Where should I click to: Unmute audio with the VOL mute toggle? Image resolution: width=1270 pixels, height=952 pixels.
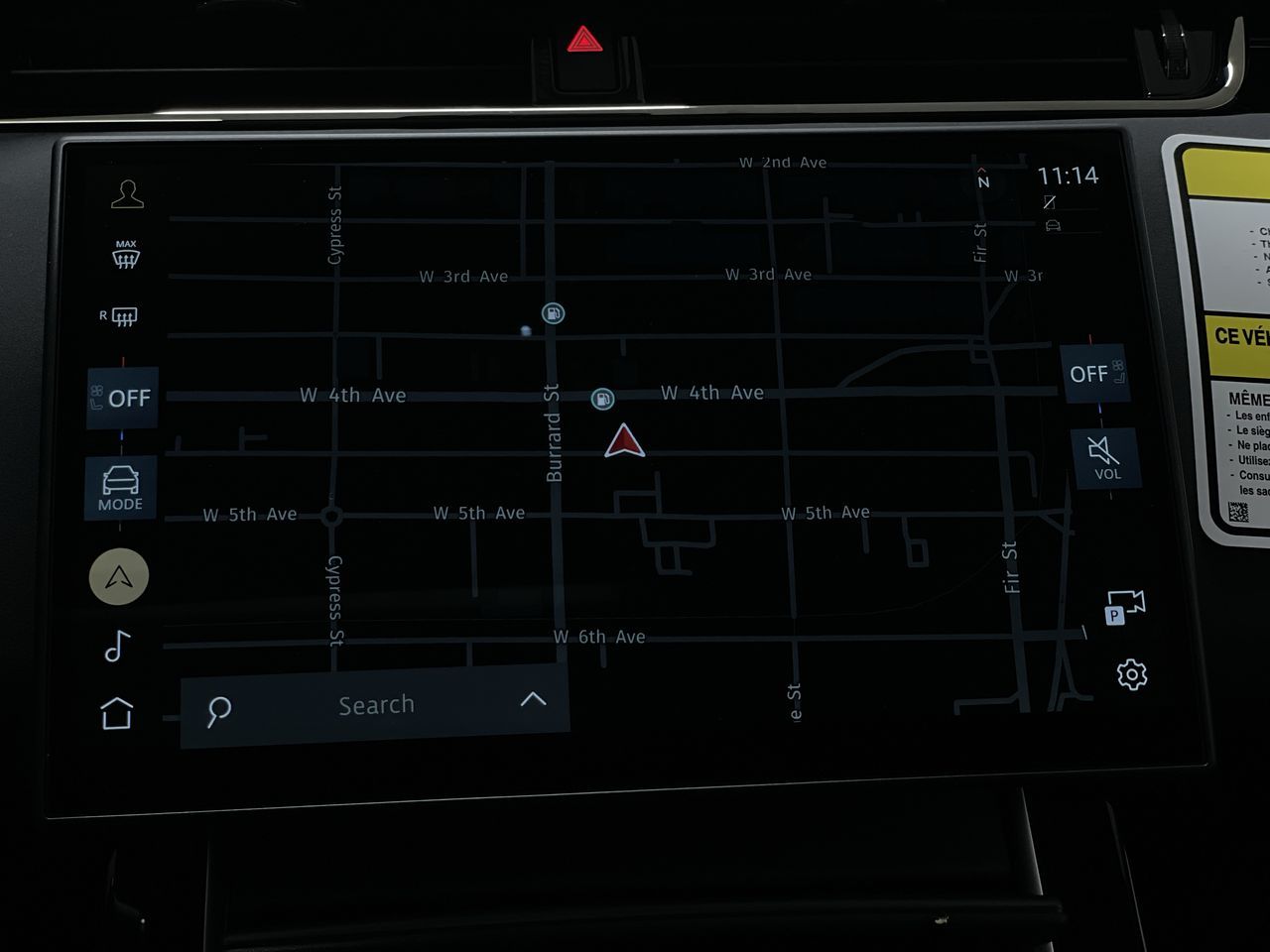[1104, 456]
